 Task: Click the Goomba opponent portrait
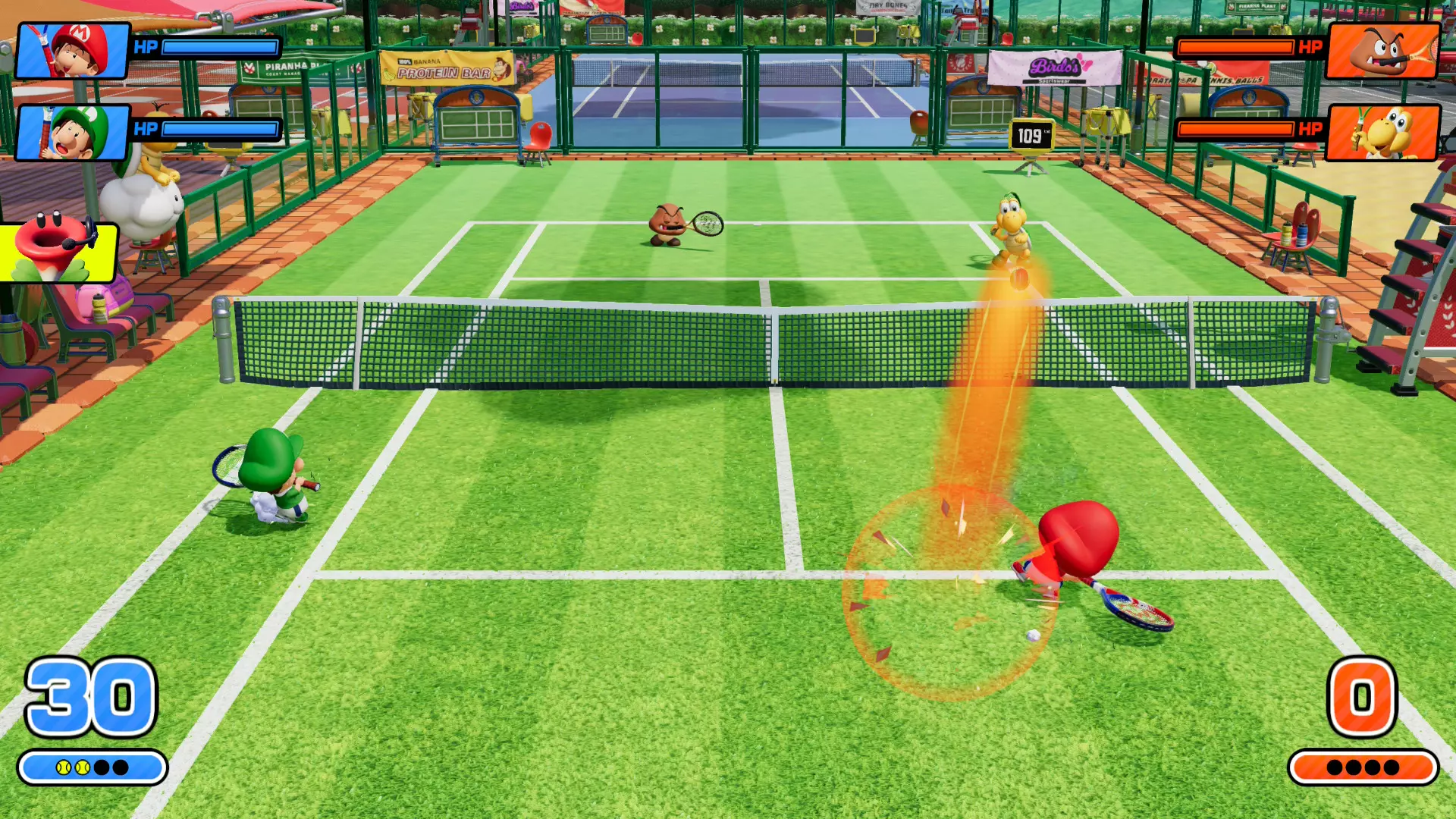1382,51
